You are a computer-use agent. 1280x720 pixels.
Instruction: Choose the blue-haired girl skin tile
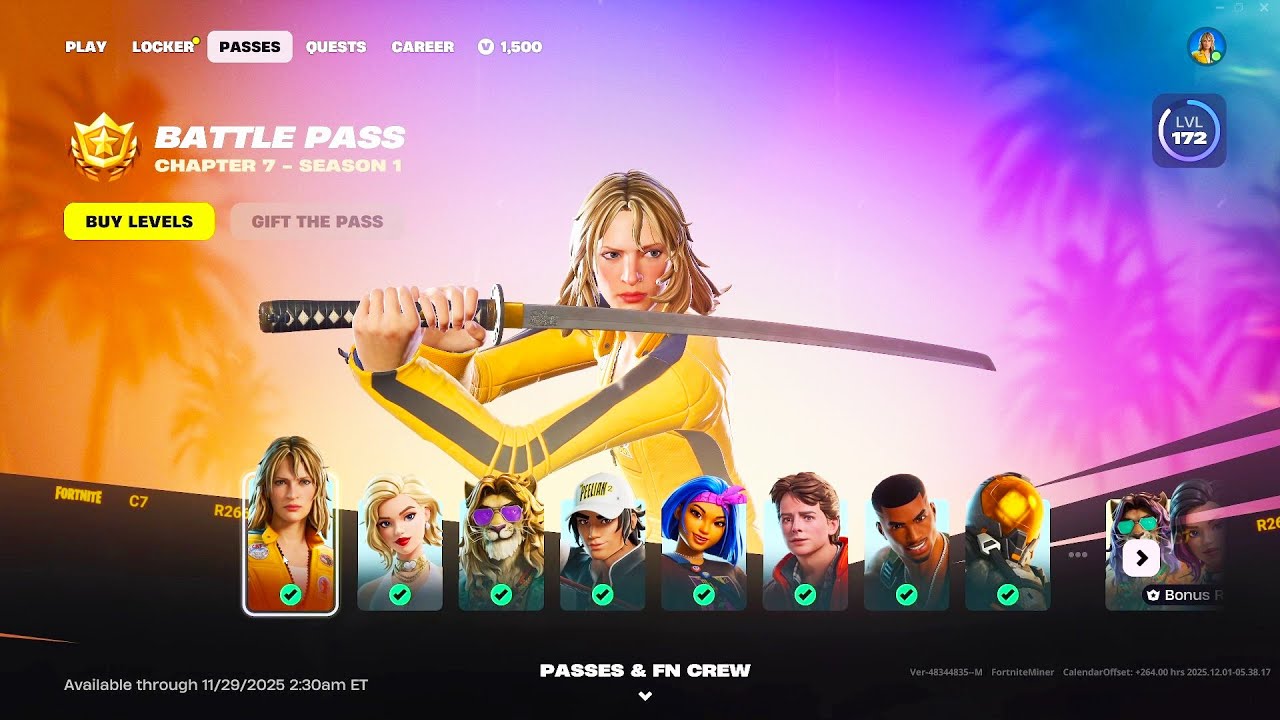pos(703,545)
